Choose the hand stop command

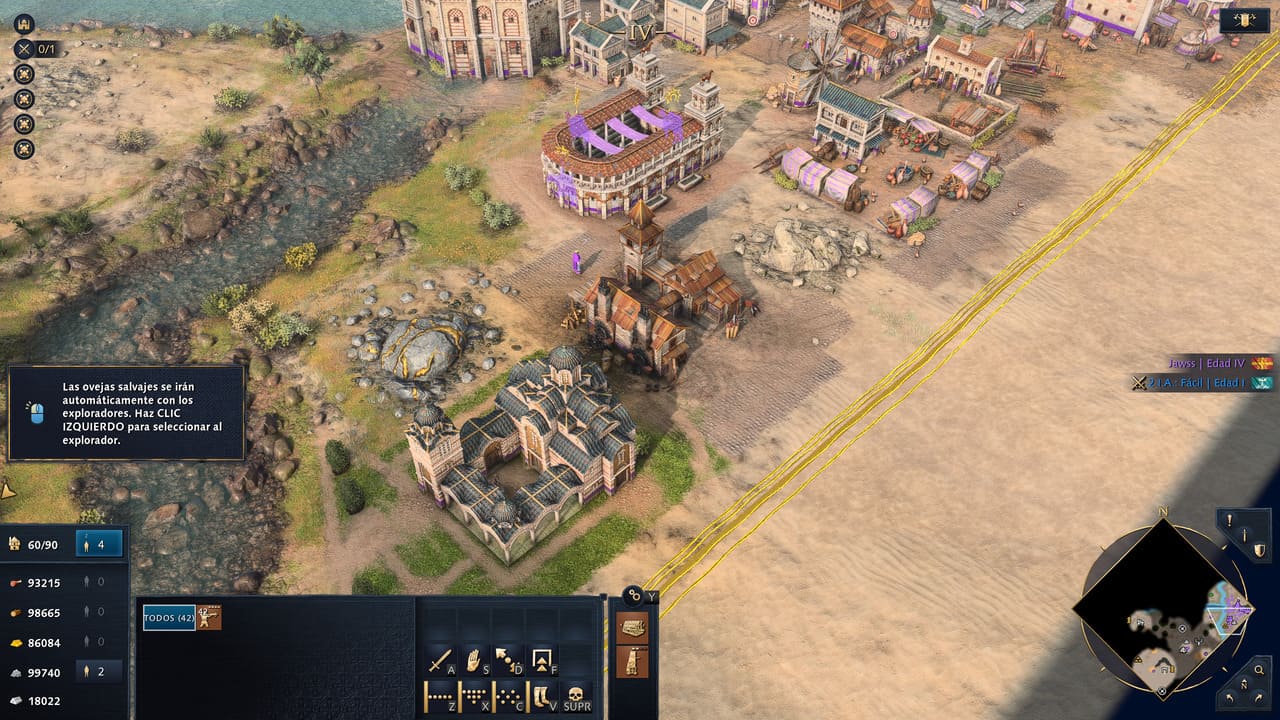pyautogui.click(x=474, y=661)
